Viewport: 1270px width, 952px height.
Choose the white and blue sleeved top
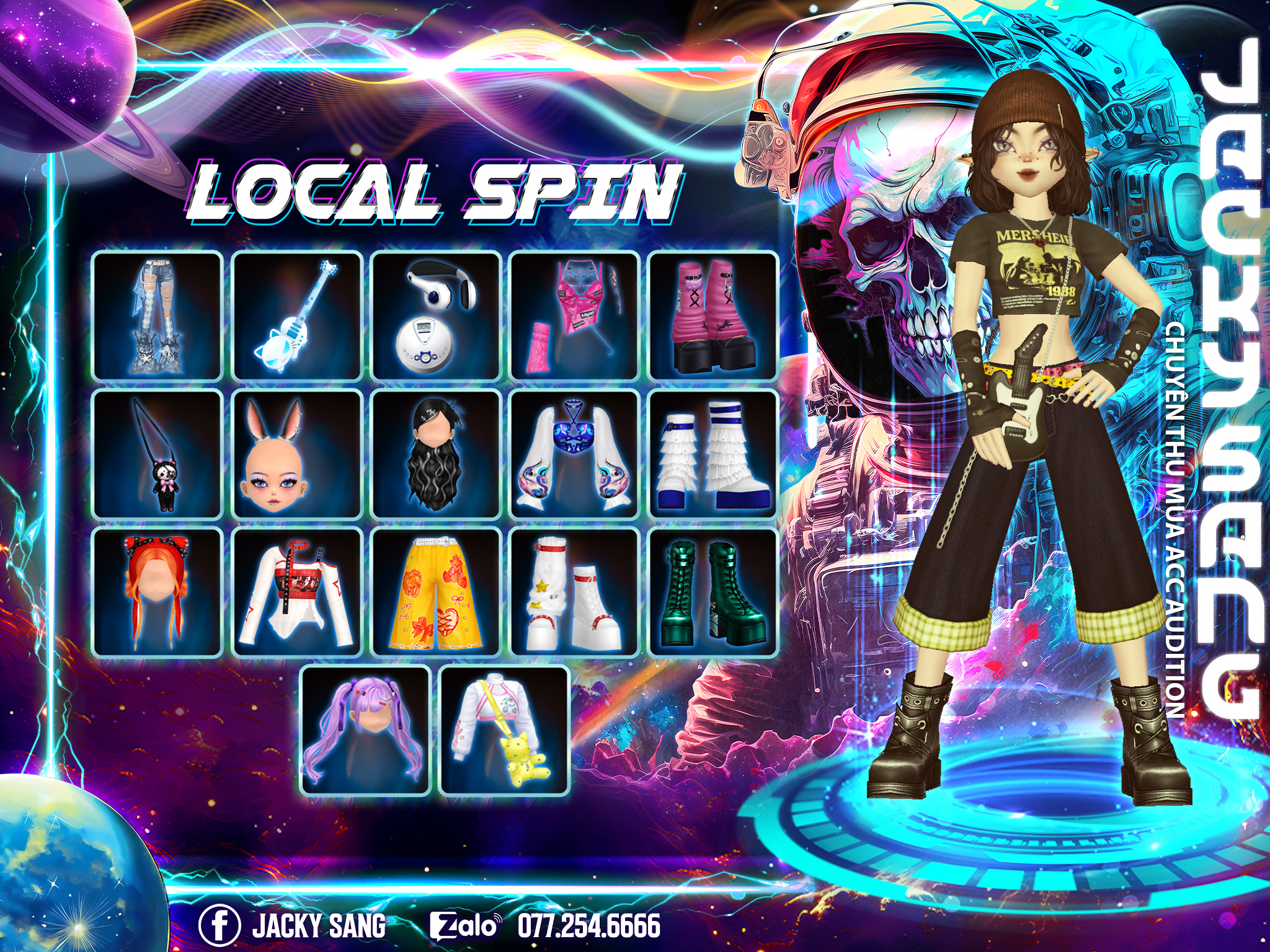pyautogui.click(x=575, y=454)
